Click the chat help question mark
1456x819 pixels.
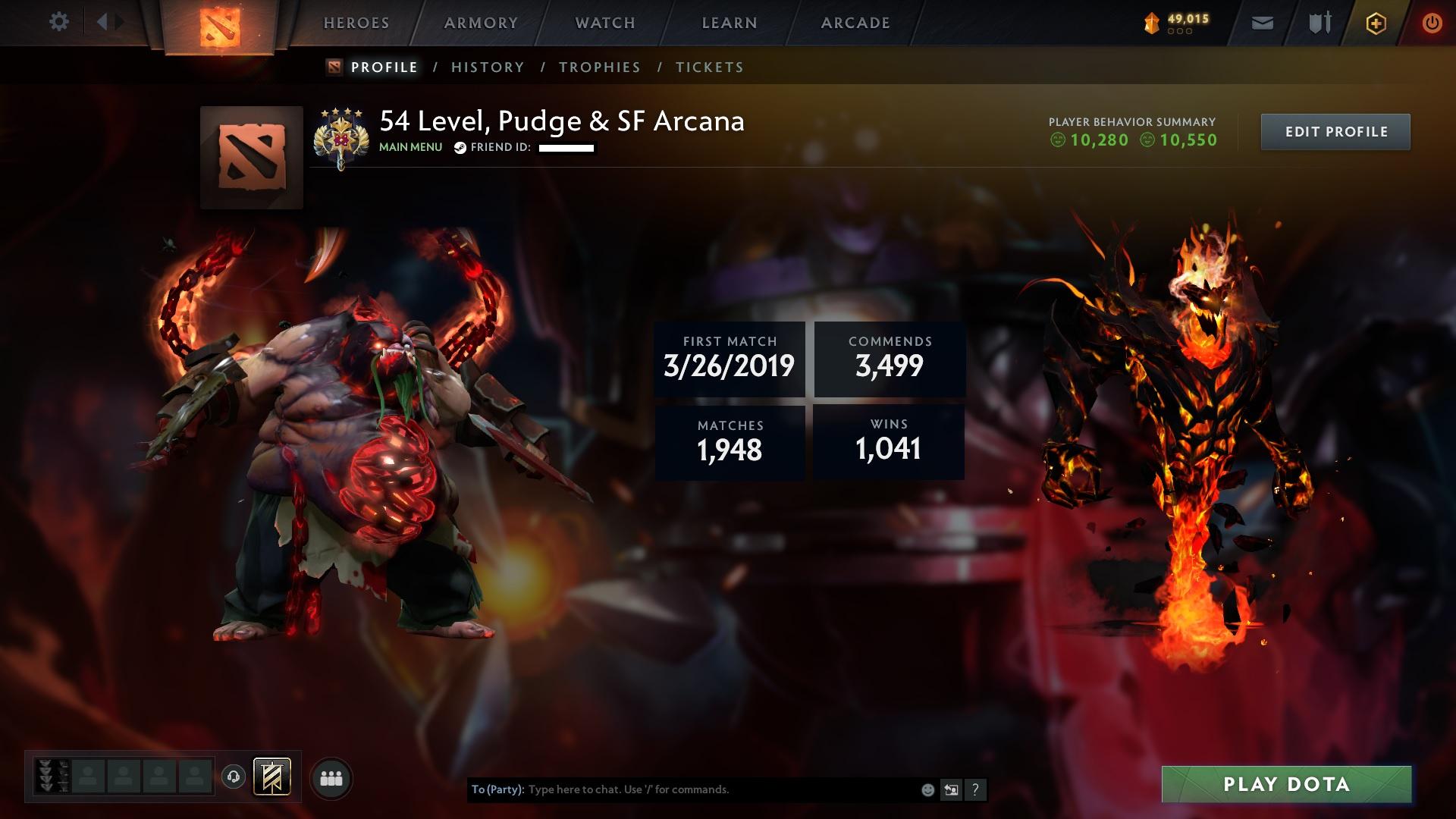point(974,790)
